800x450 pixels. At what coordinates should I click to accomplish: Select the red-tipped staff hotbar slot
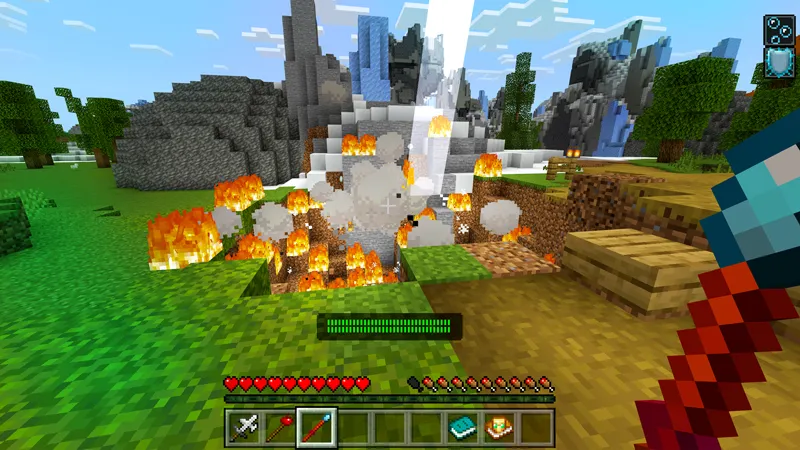[281, 428]
